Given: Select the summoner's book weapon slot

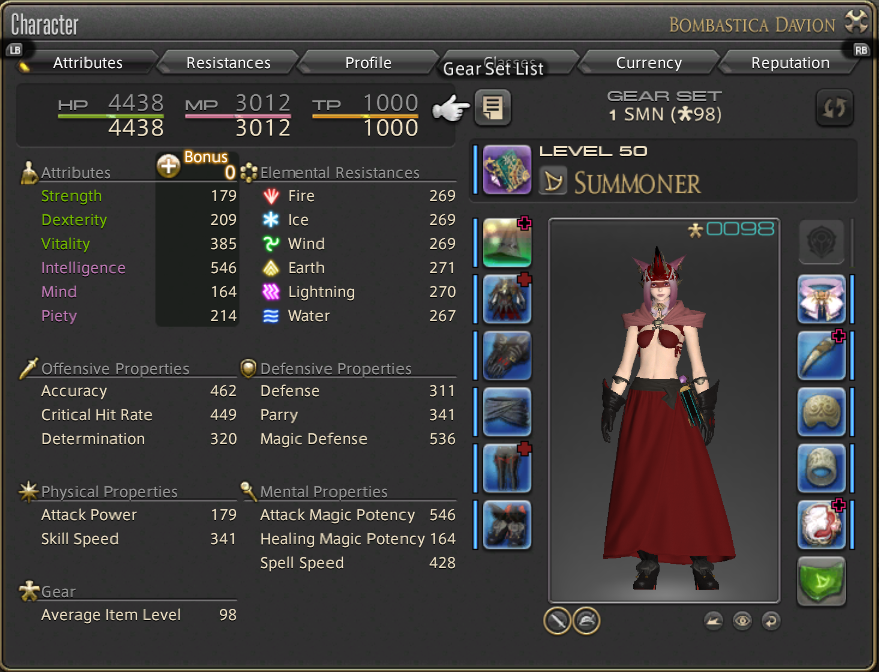Looking at the screenshot, I should click(x=507, y=170).
